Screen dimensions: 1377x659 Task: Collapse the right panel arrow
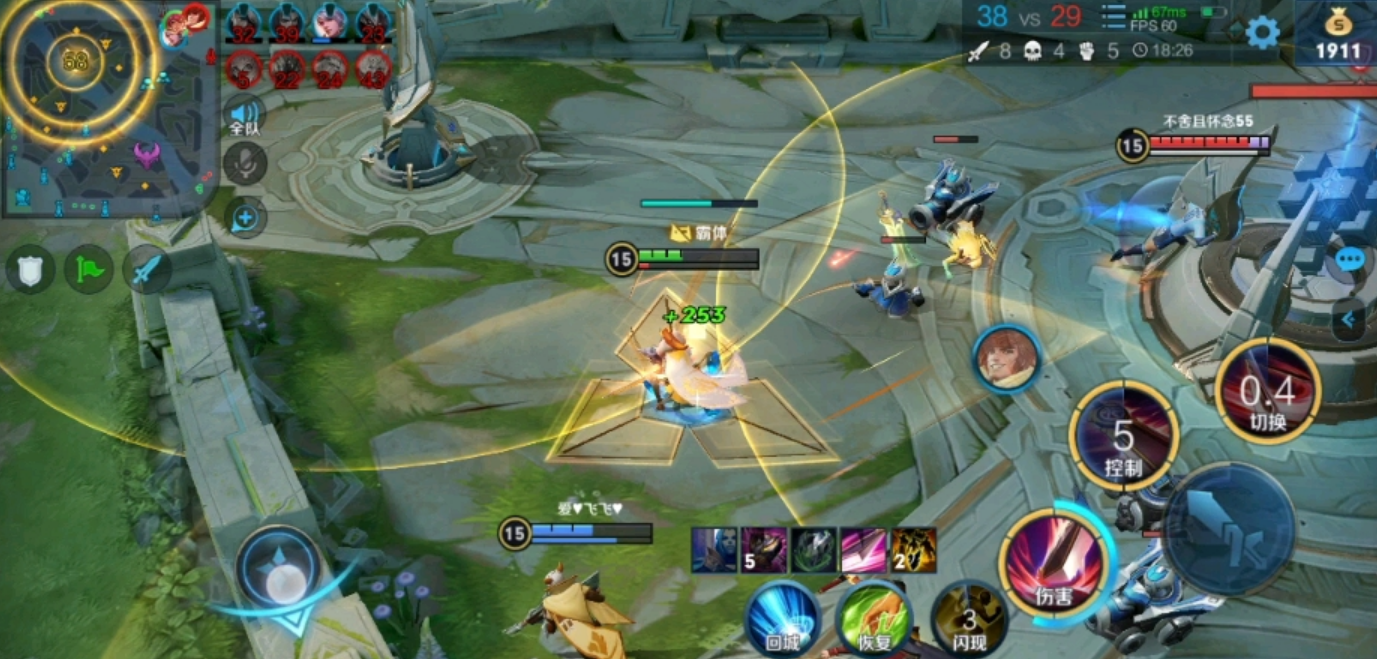click(1349, 320)
